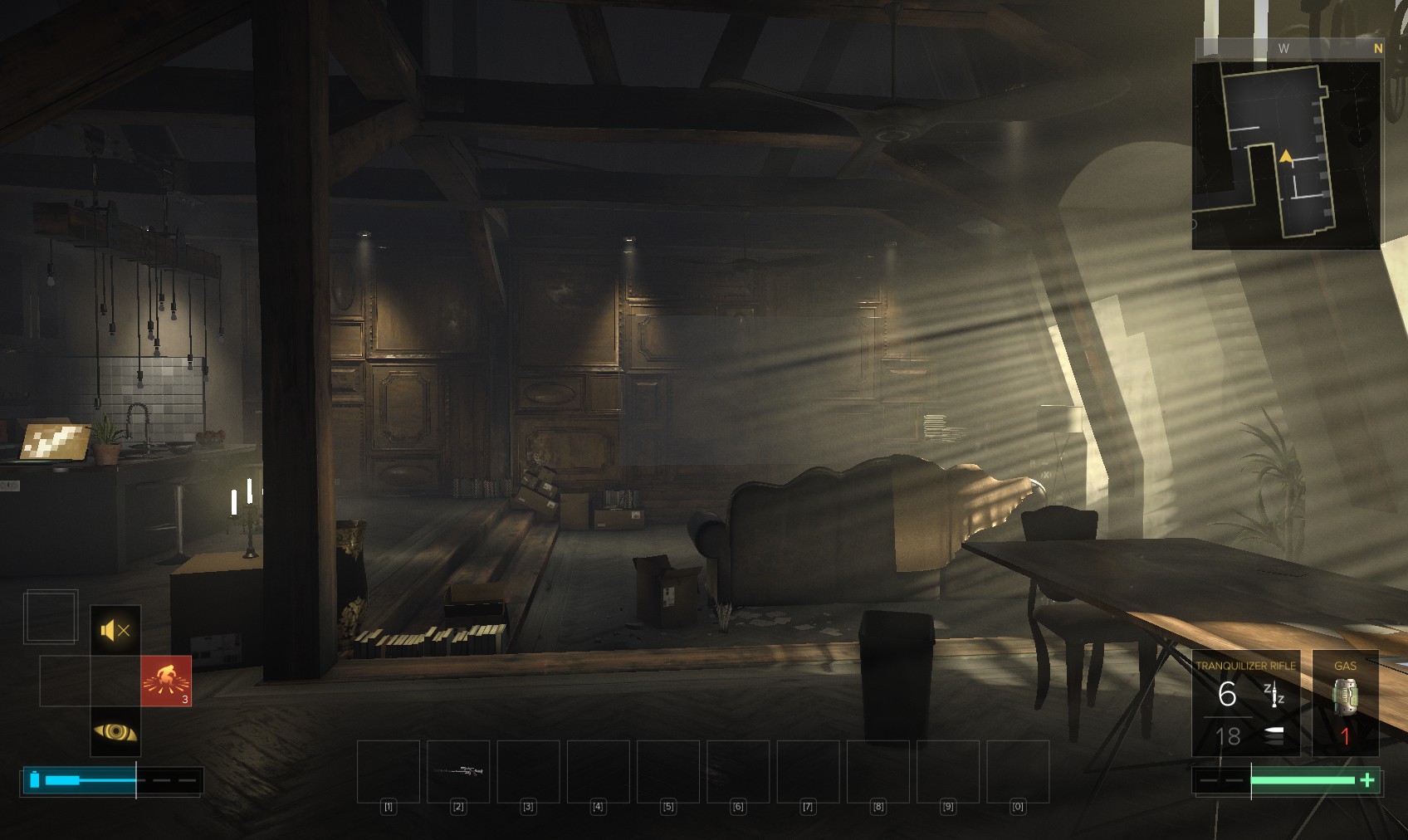Select the rifle in hotbar slot 2

point(458,771)
